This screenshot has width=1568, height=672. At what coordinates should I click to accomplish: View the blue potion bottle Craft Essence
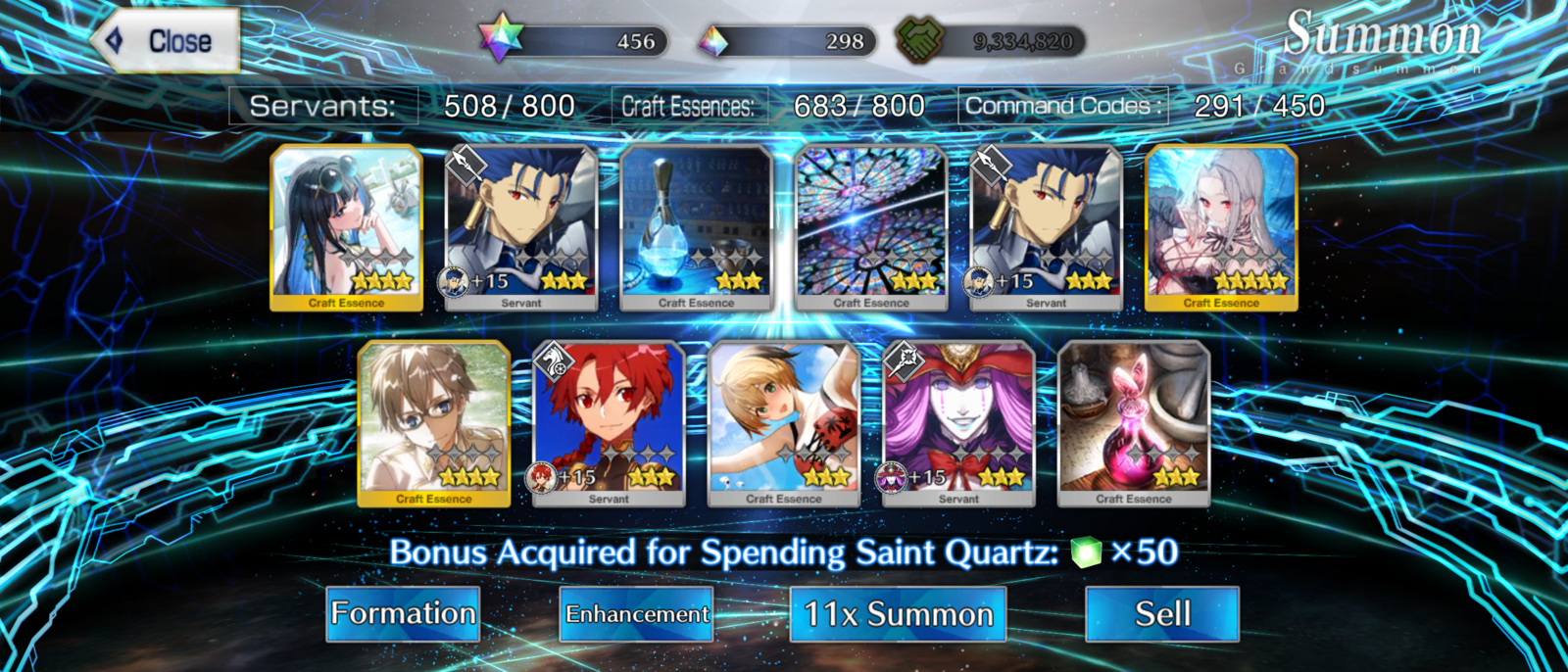[697, 227]
